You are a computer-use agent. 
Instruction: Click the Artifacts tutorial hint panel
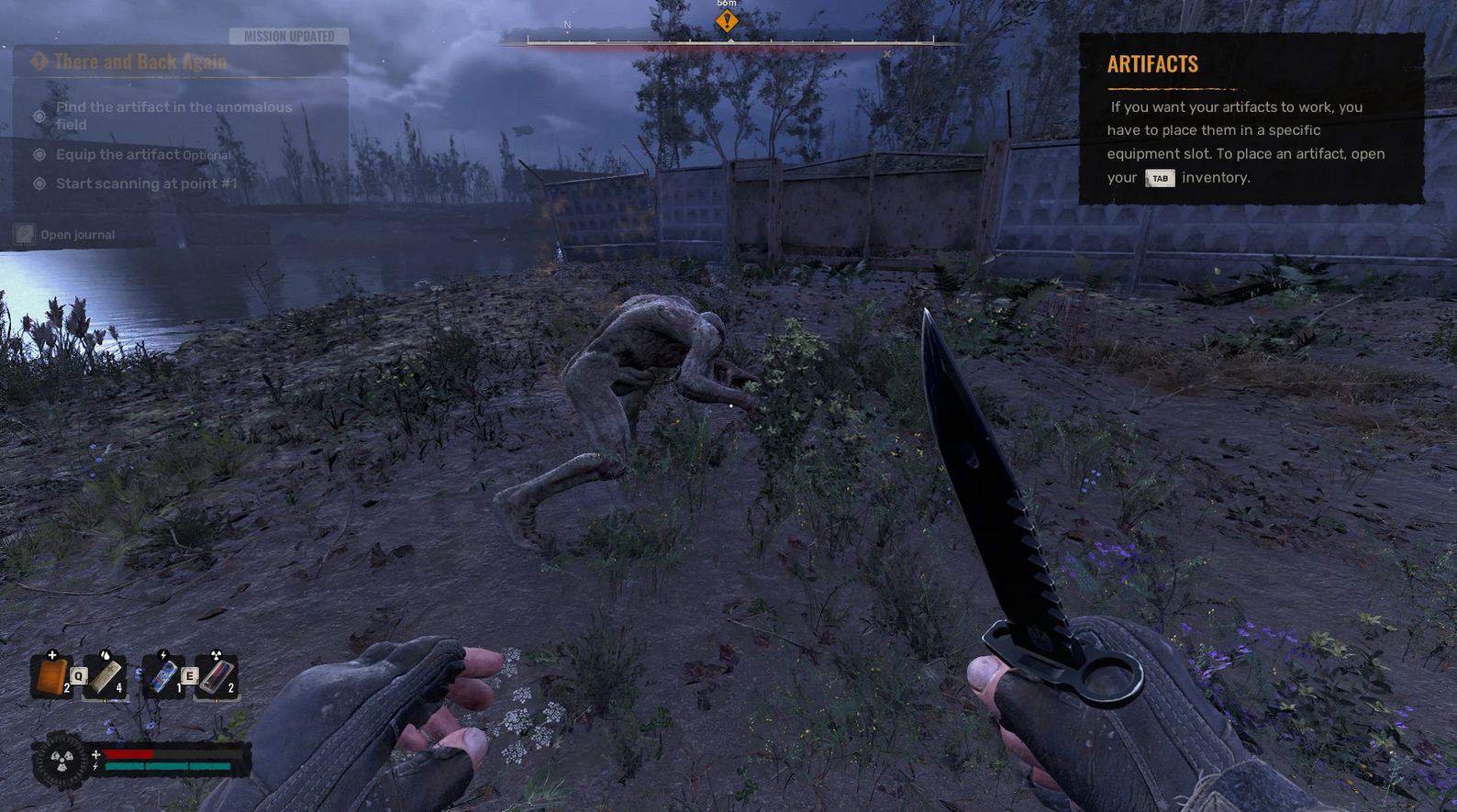pyautogui.click(x=1251, y=118)
